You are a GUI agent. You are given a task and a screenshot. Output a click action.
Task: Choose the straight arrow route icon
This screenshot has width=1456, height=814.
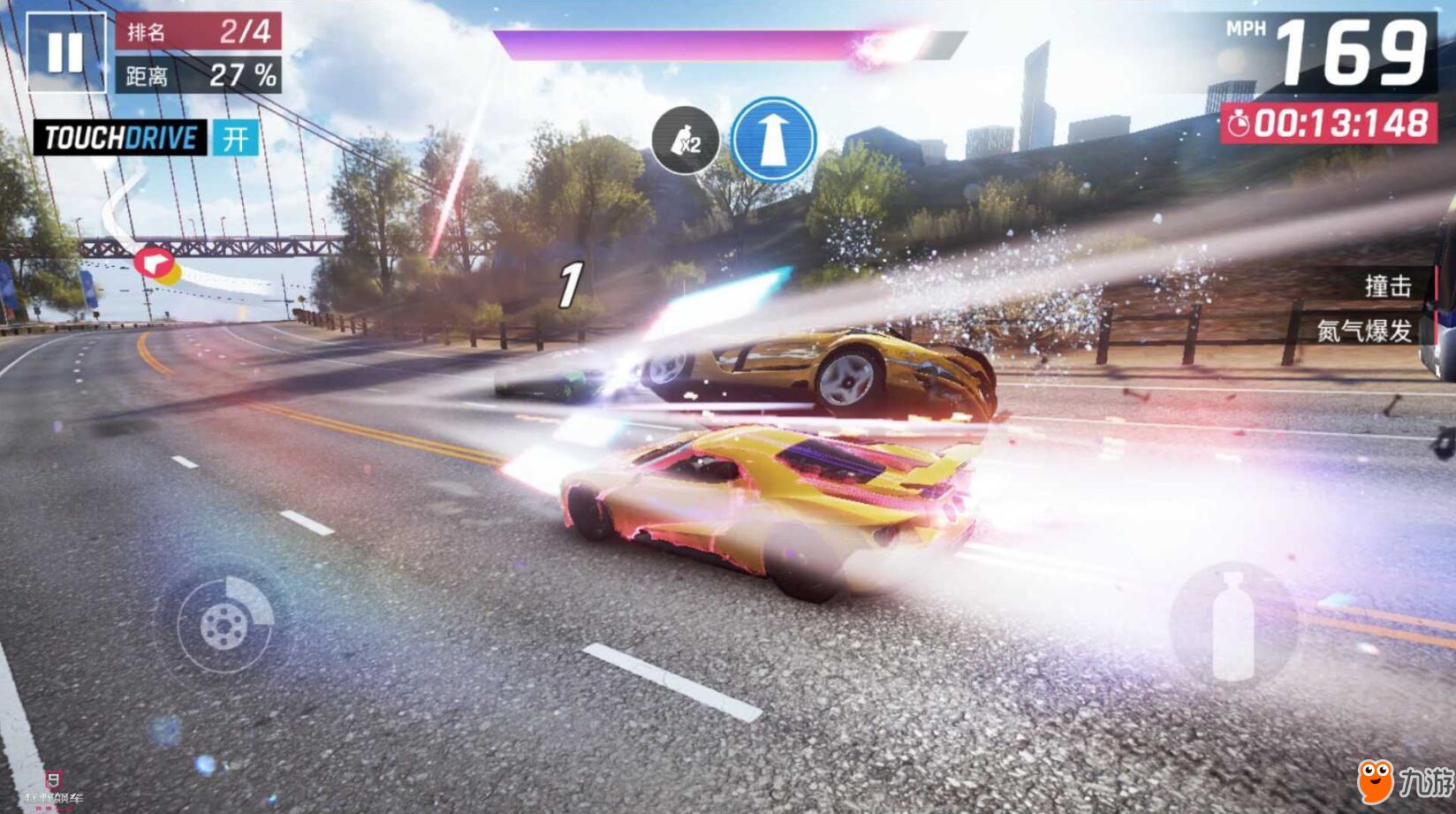773,140
